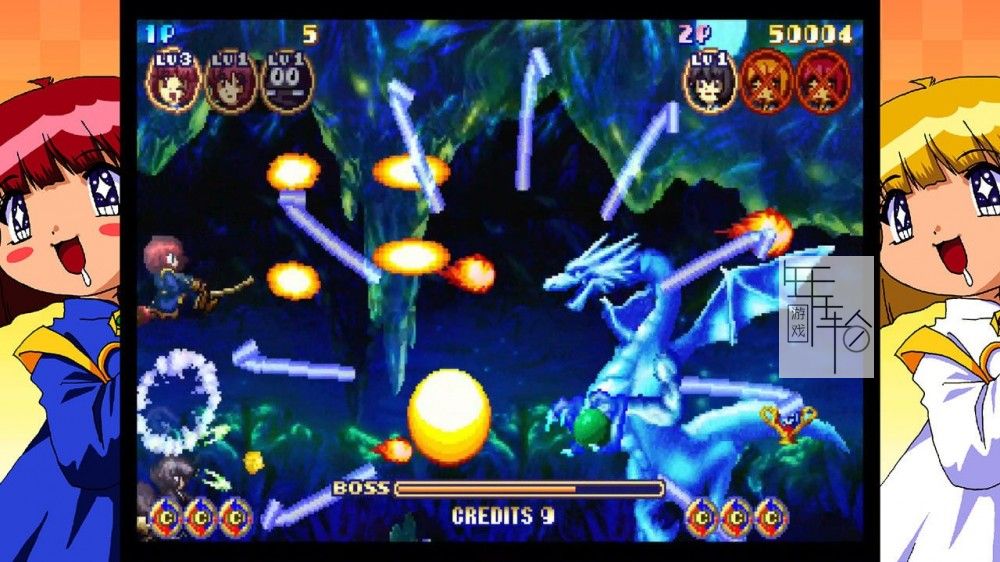The image size is (1000, 562).
Task: Choose player one's brown-haired LV1 portrait
Action: 230,81
